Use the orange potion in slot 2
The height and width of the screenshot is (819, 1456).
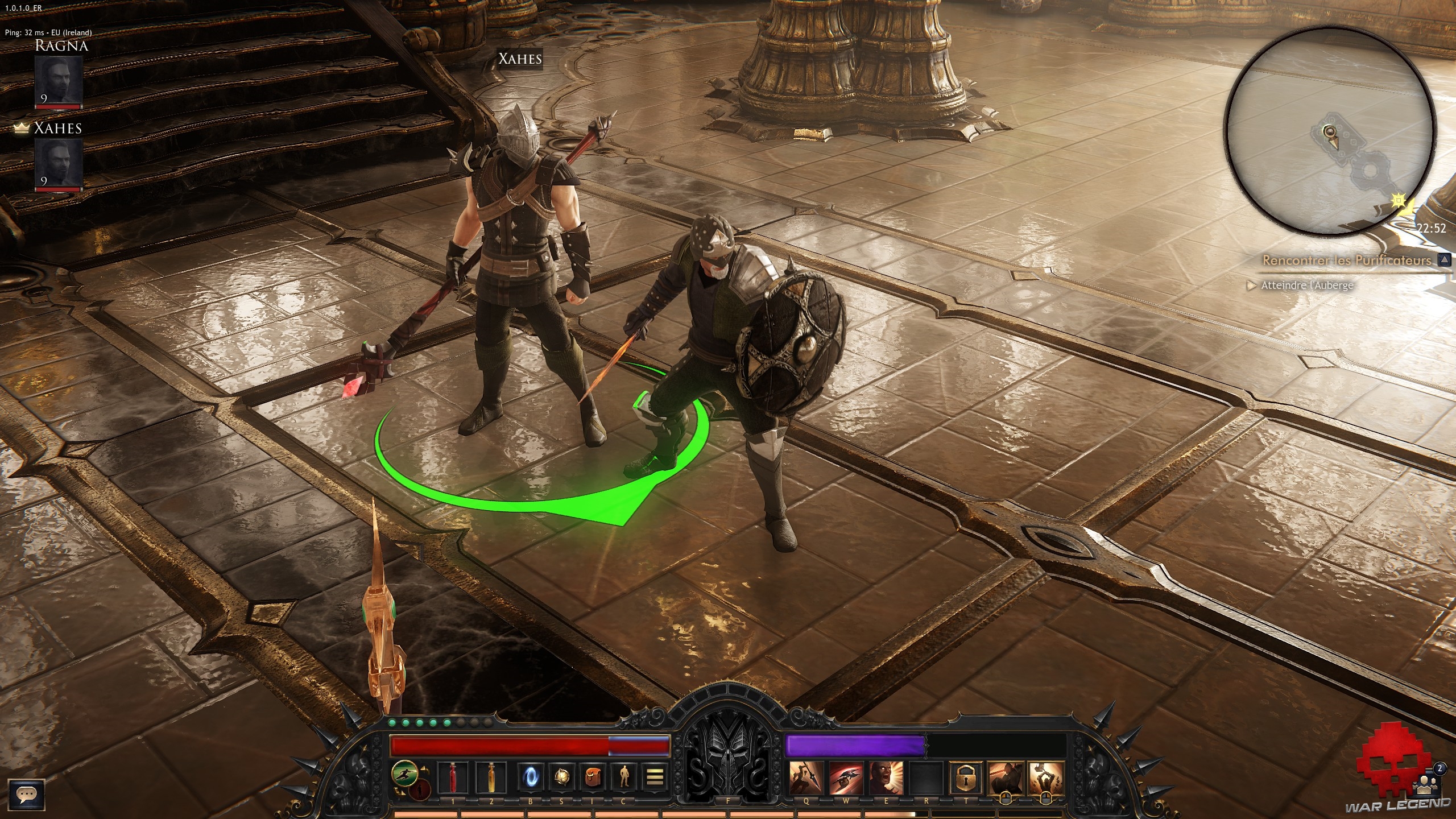(x=491, y=777)
